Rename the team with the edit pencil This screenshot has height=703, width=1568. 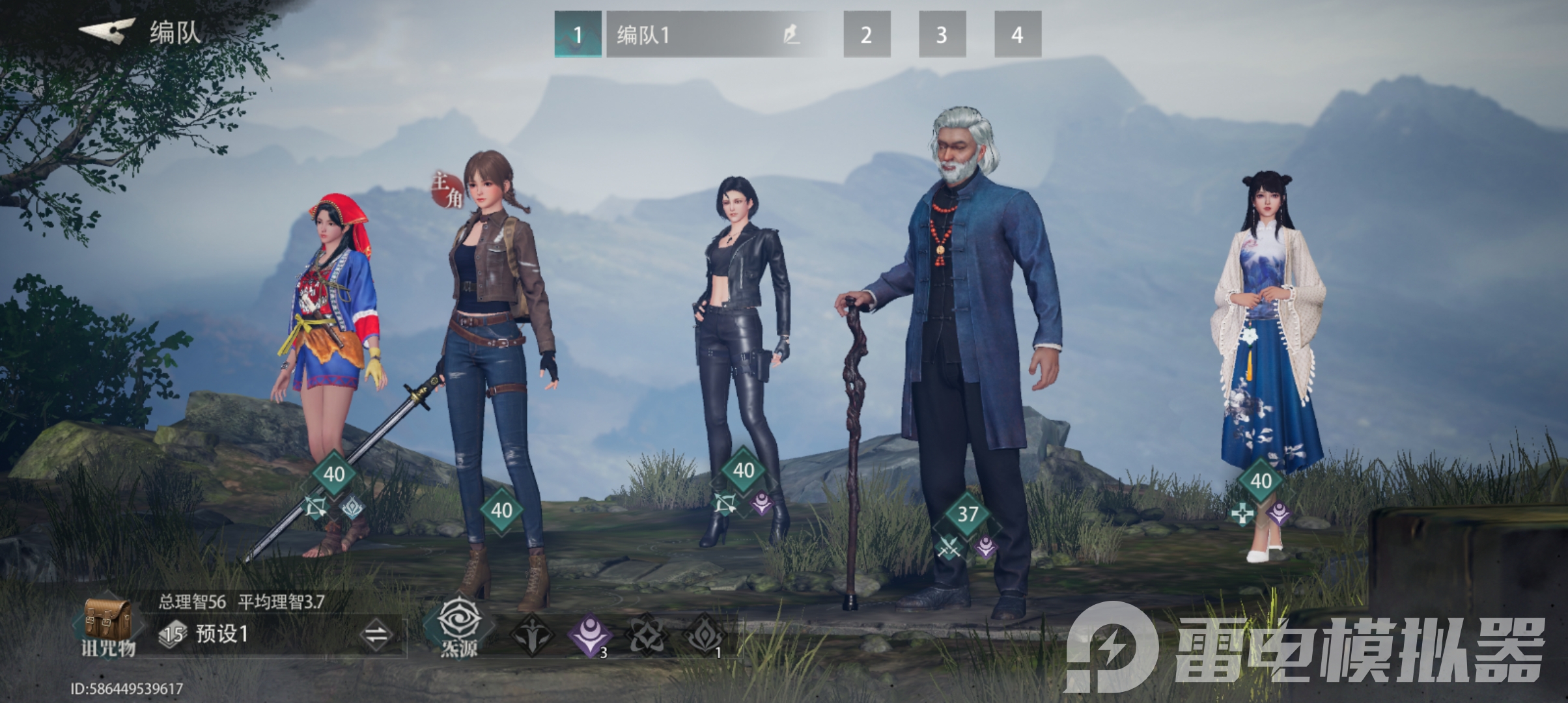click(792, 34)
